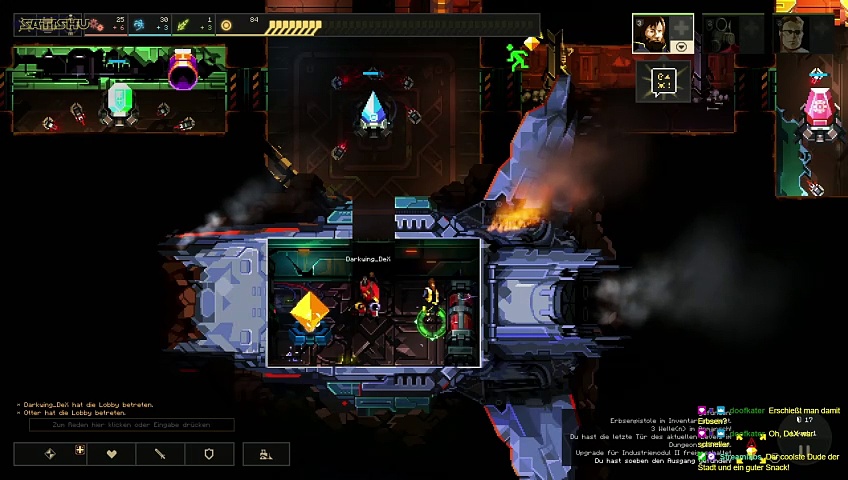
Task: Open the major module build button
Action: click(51, 454)
